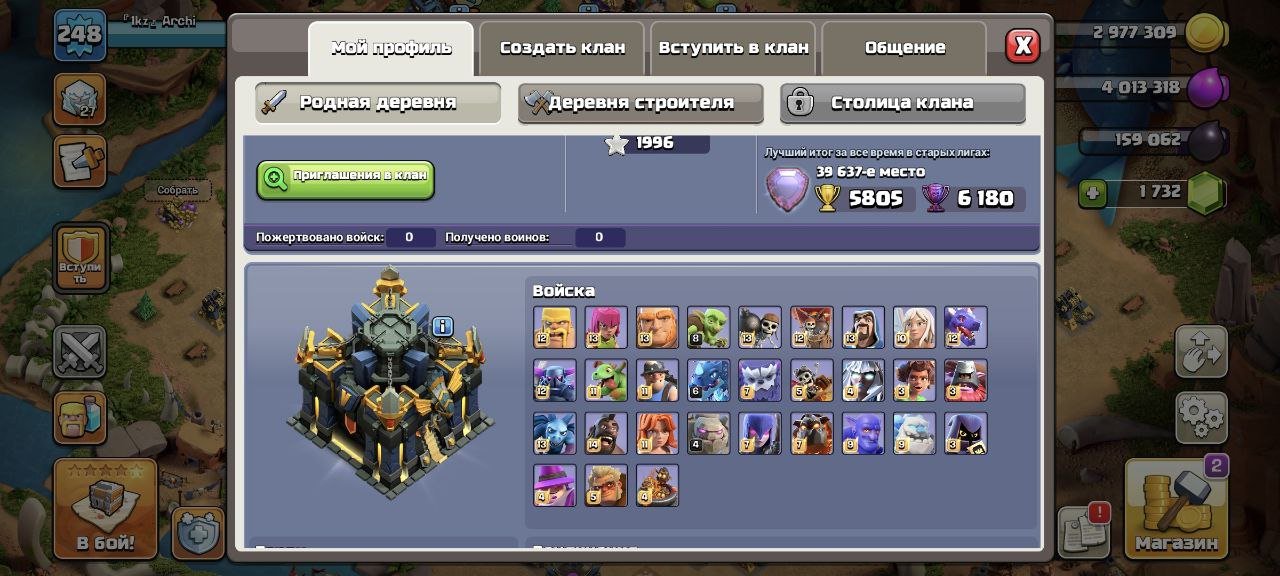The width and height of the screenshot is (1280, 576).
Task: Open the Вступить в клан tab
Action: [733, 48]
